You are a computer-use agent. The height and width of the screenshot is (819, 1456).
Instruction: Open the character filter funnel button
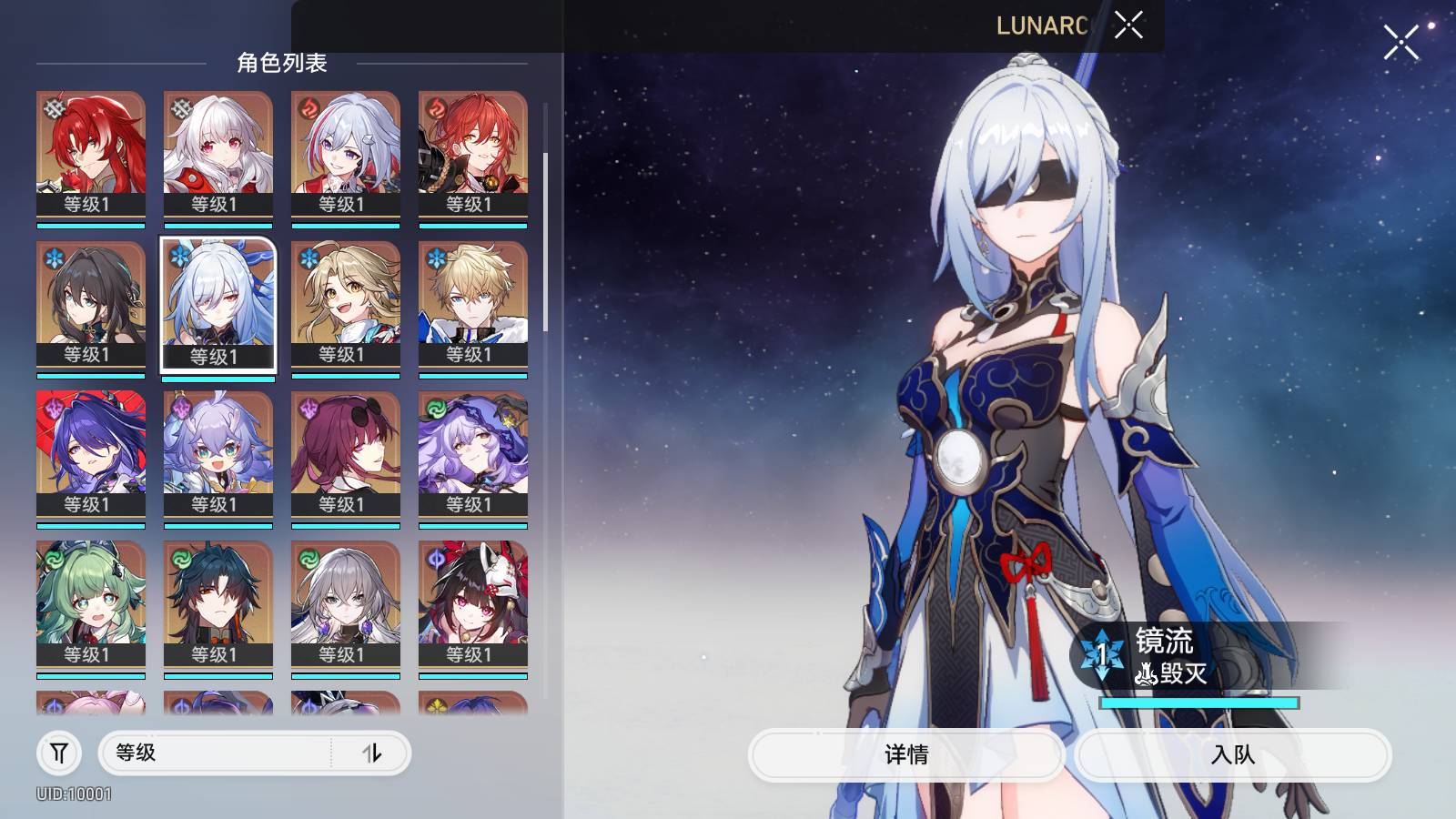(59, 753)
